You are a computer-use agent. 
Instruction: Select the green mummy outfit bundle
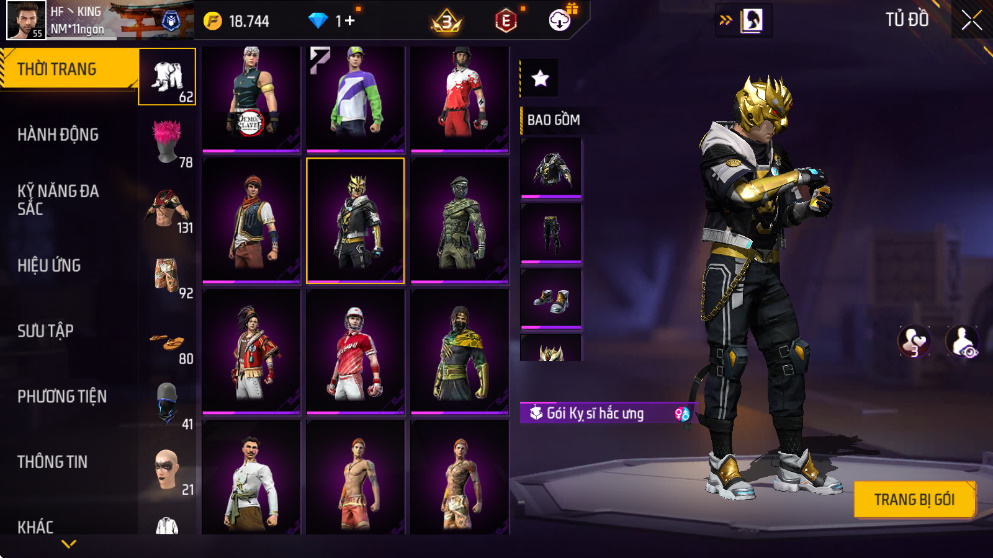[460, 220]
